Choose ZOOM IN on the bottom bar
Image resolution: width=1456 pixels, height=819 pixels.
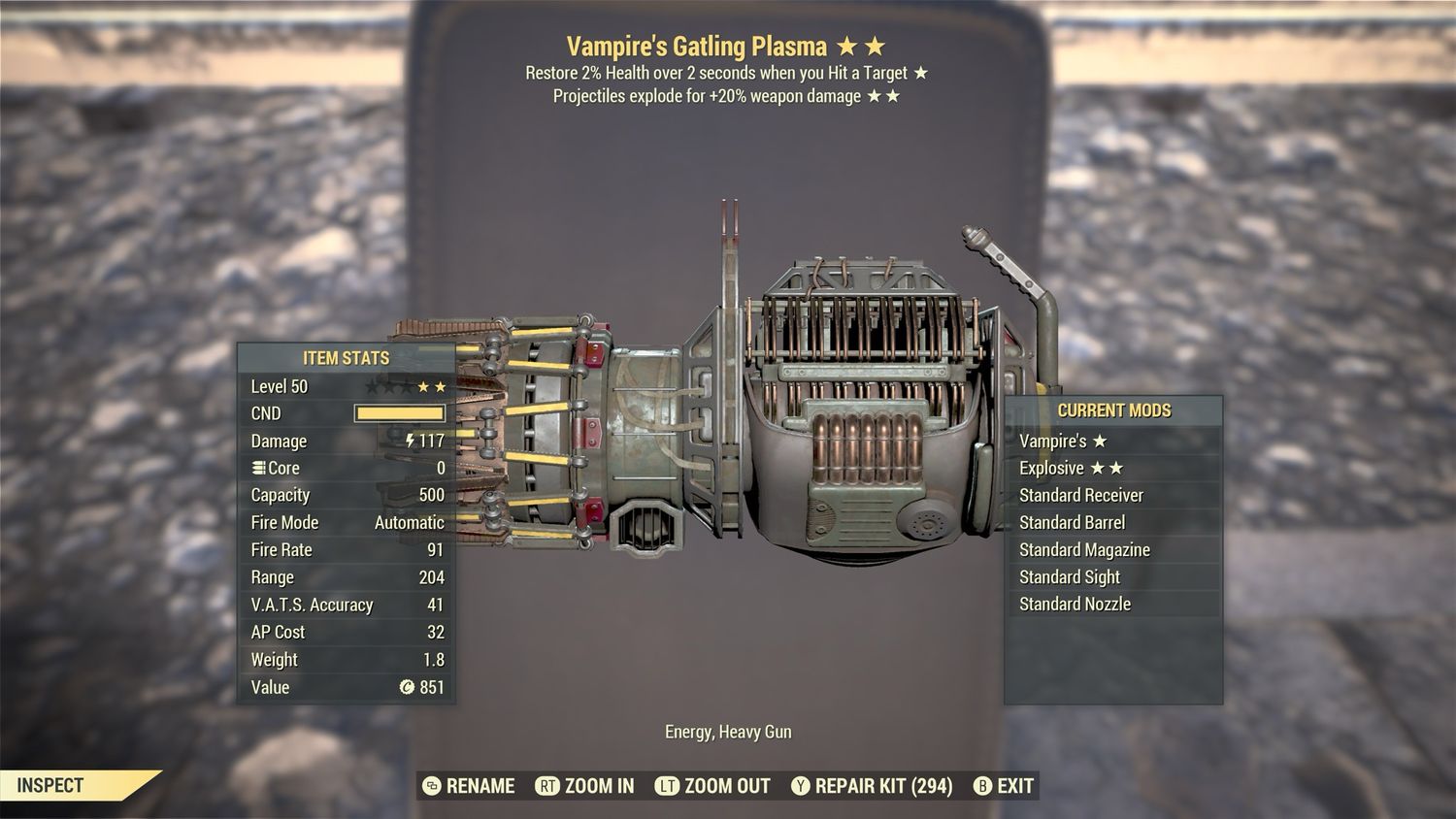(585, 786)
